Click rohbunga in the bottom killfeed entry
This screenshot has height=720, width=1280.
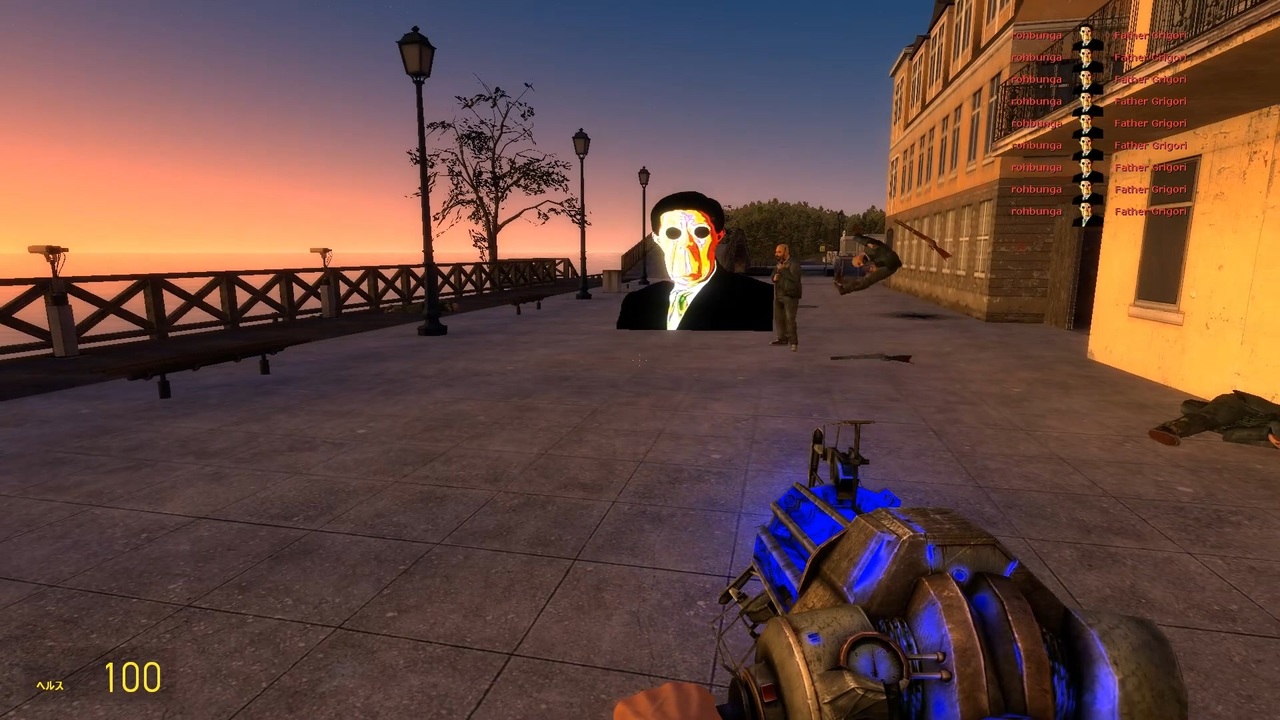1036,211
